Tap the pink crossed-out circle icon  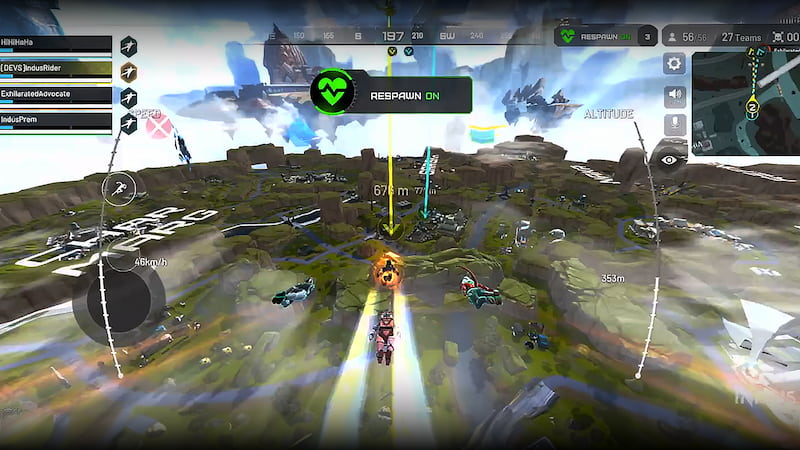158,128
